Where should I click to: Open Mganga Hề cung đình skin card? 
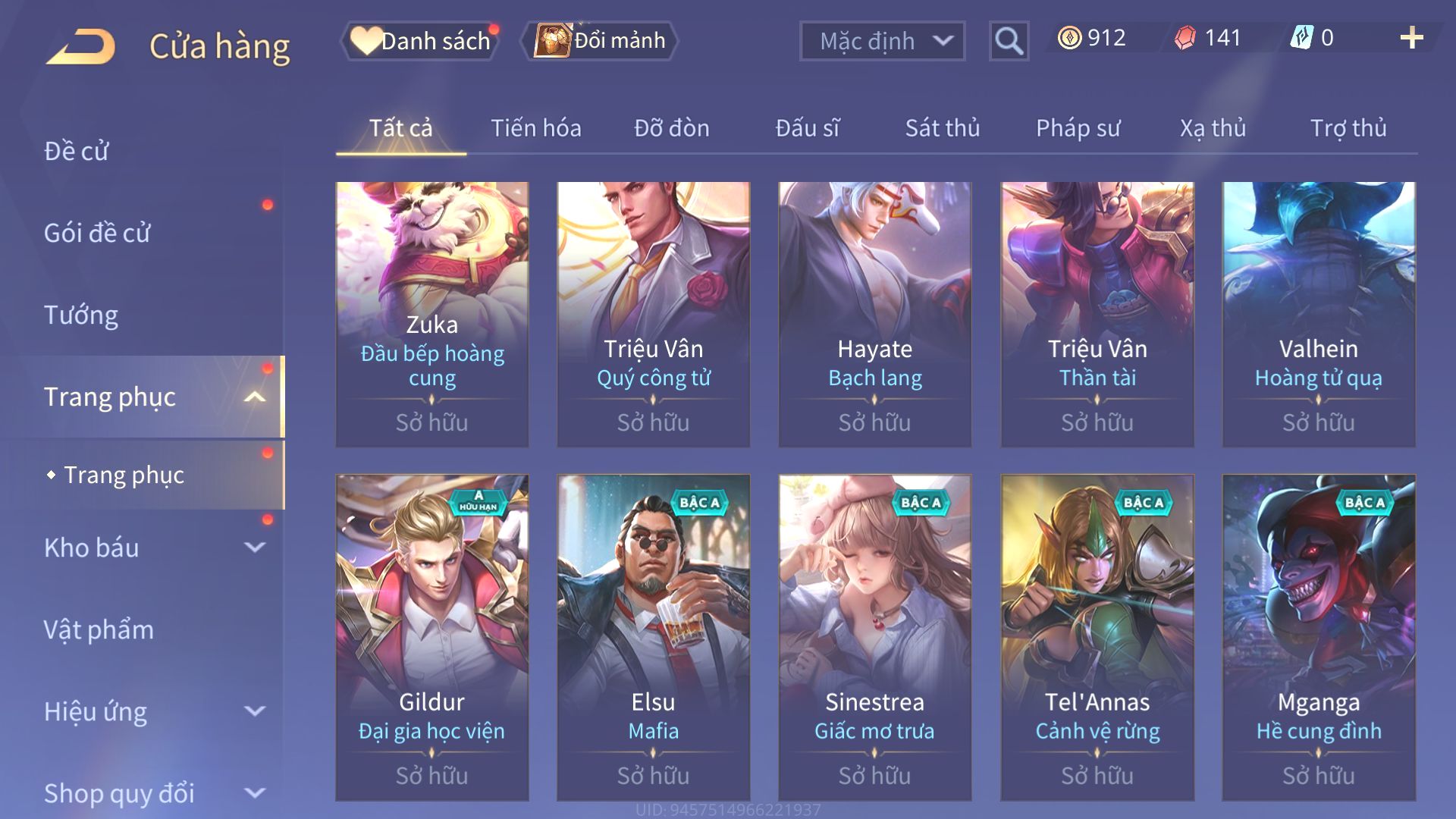click(1318, 637)
